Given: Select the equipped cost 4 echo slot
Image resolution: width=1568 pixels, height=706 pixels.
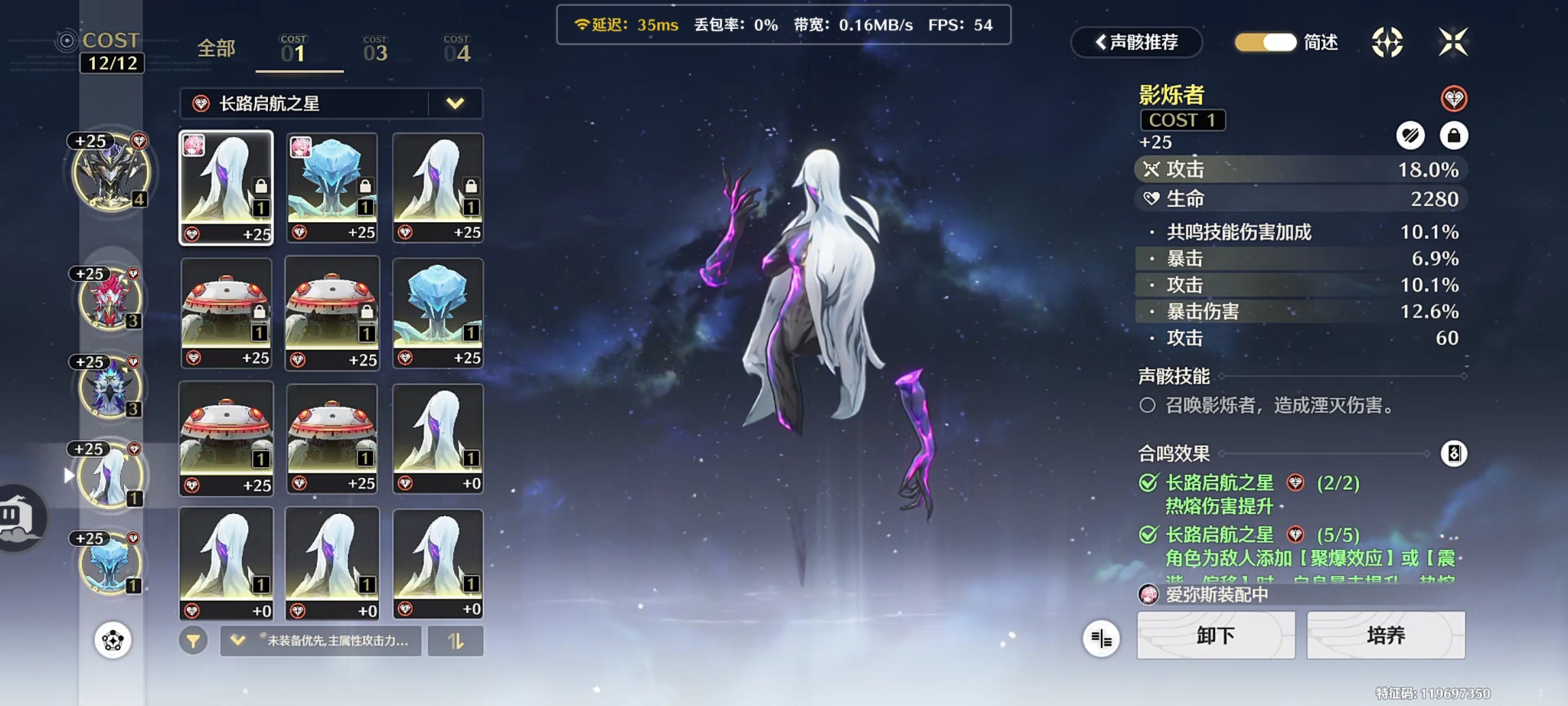Looking at the screenshot, I should click(x=111, y=173).
